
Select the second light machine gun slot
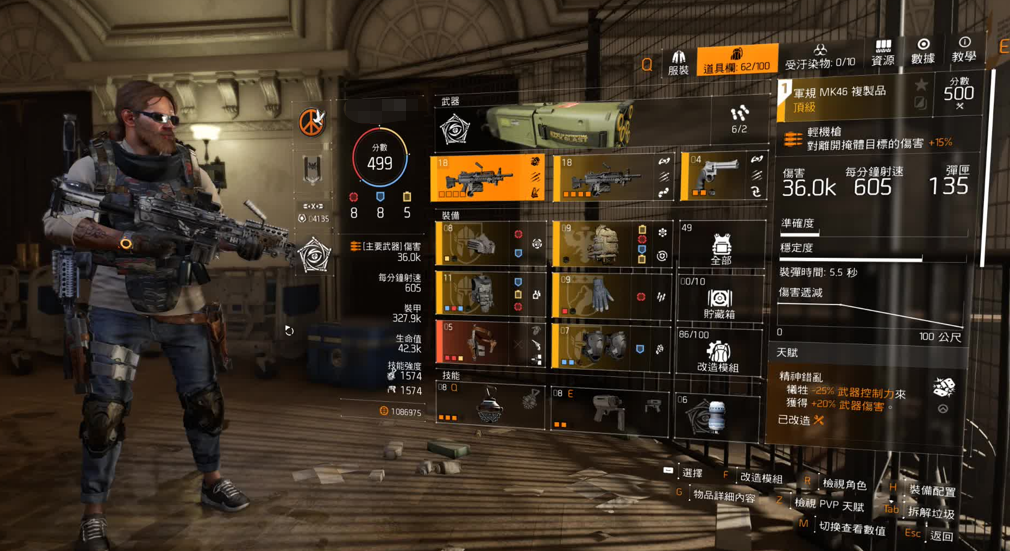coord(610,178)
